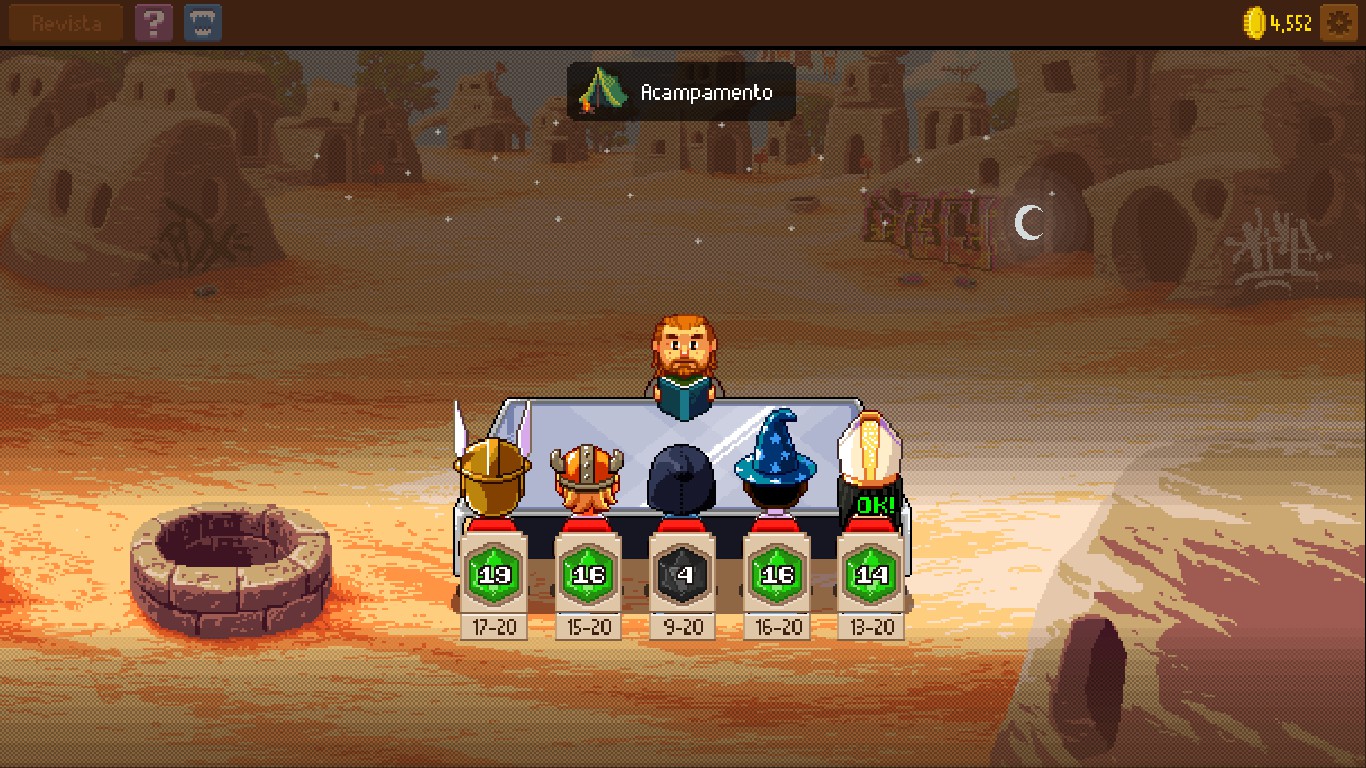This screenshot has height=768, width=1366.
Task: Select the cleric wearing the white mitre
Action: tap(869, 455)
